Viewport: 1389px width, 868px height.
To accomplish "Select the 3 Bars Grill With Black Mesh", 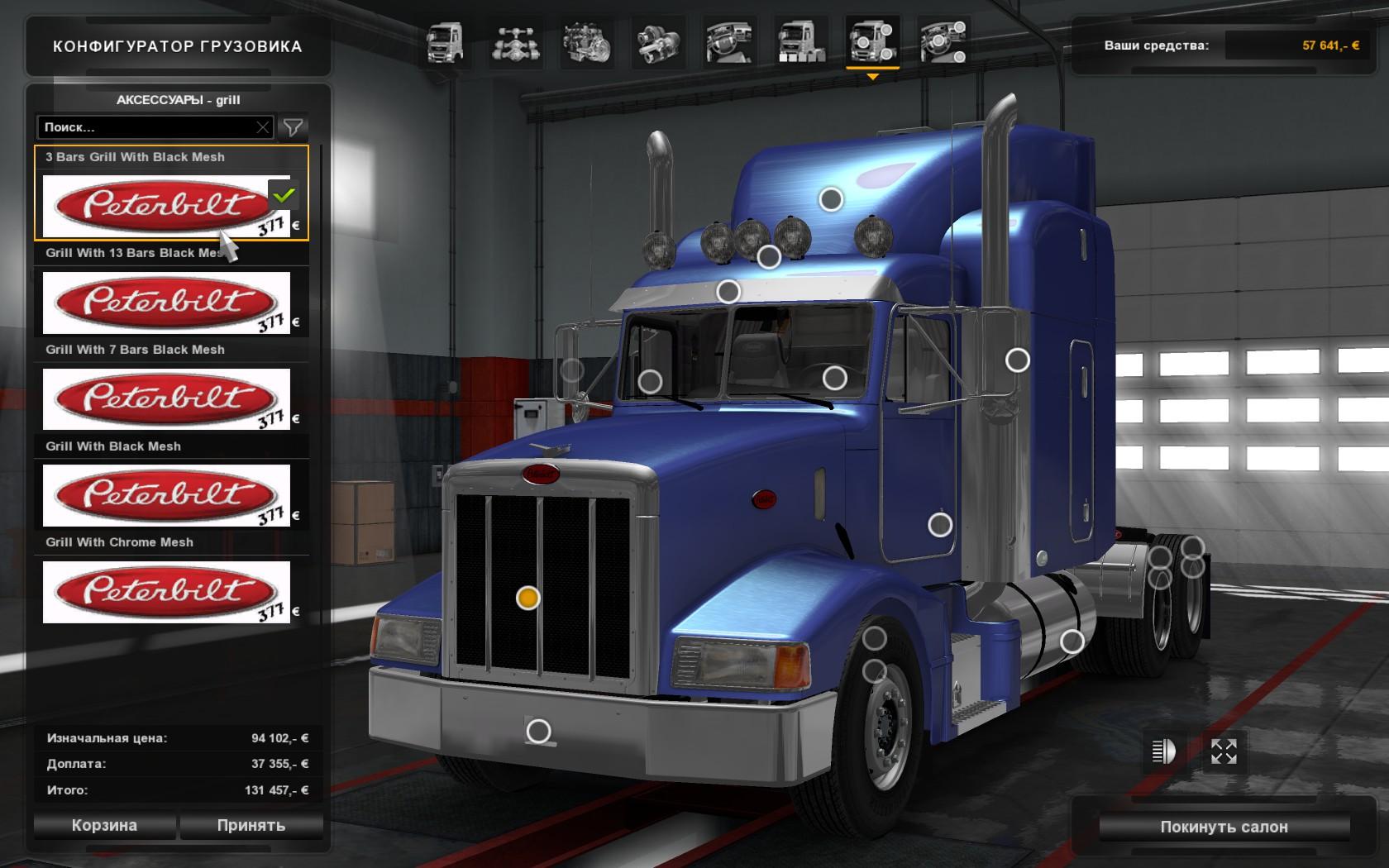I will pos(166,205).
